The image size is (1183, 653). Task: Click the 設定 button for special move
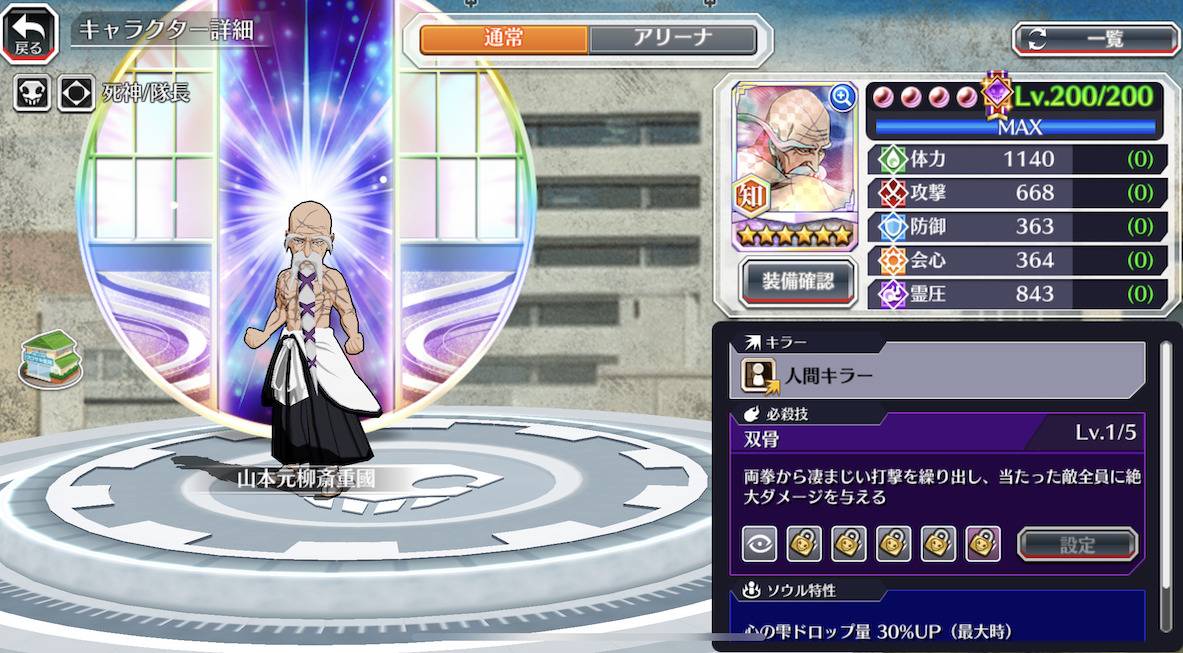click(1077, 545)
